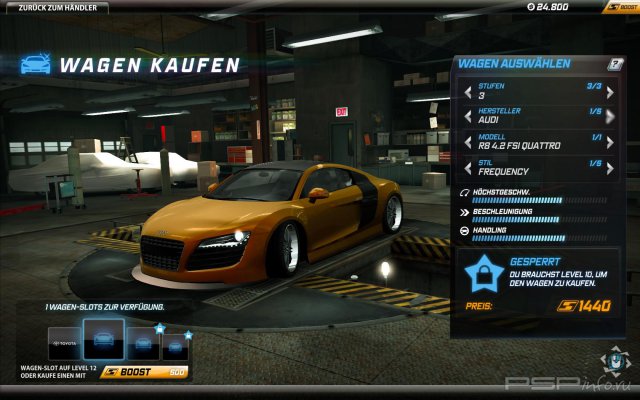Open the help question mark button
640x400 pixels.
pyautogui.click(x=616, y=64)
